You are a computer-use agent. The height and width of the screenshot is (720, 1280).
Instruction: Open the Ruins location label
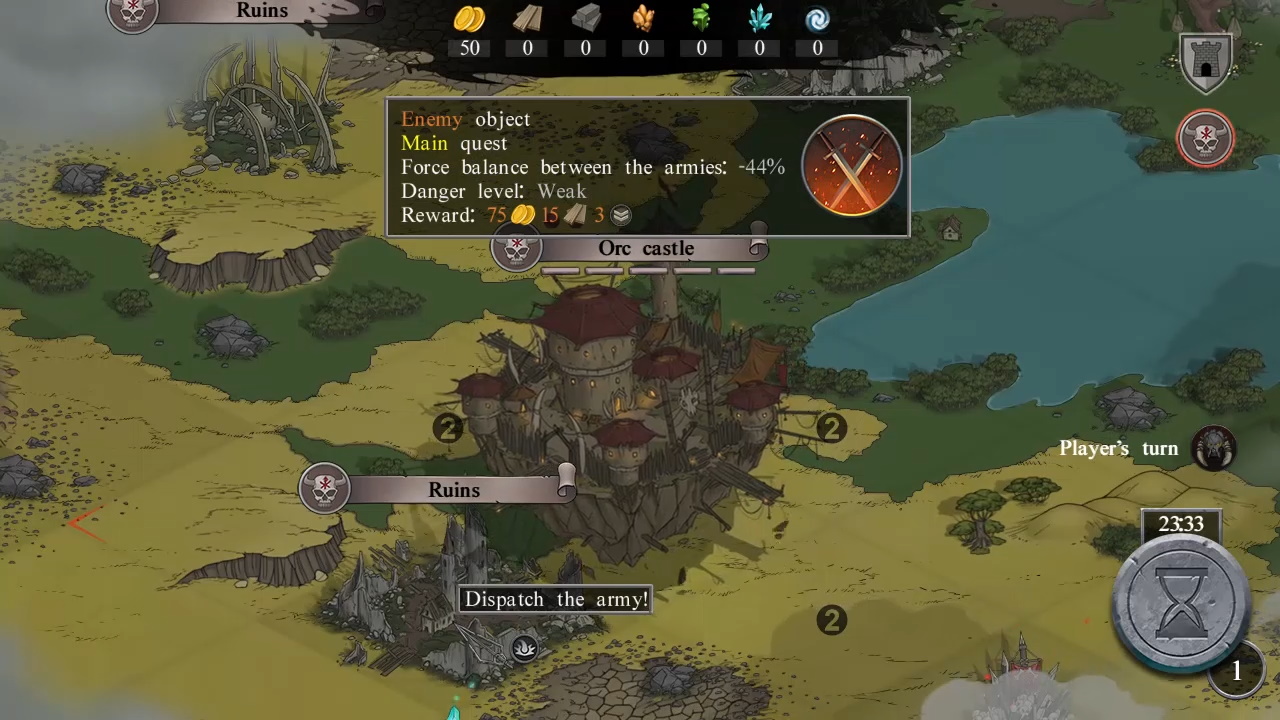coord(455,489)
